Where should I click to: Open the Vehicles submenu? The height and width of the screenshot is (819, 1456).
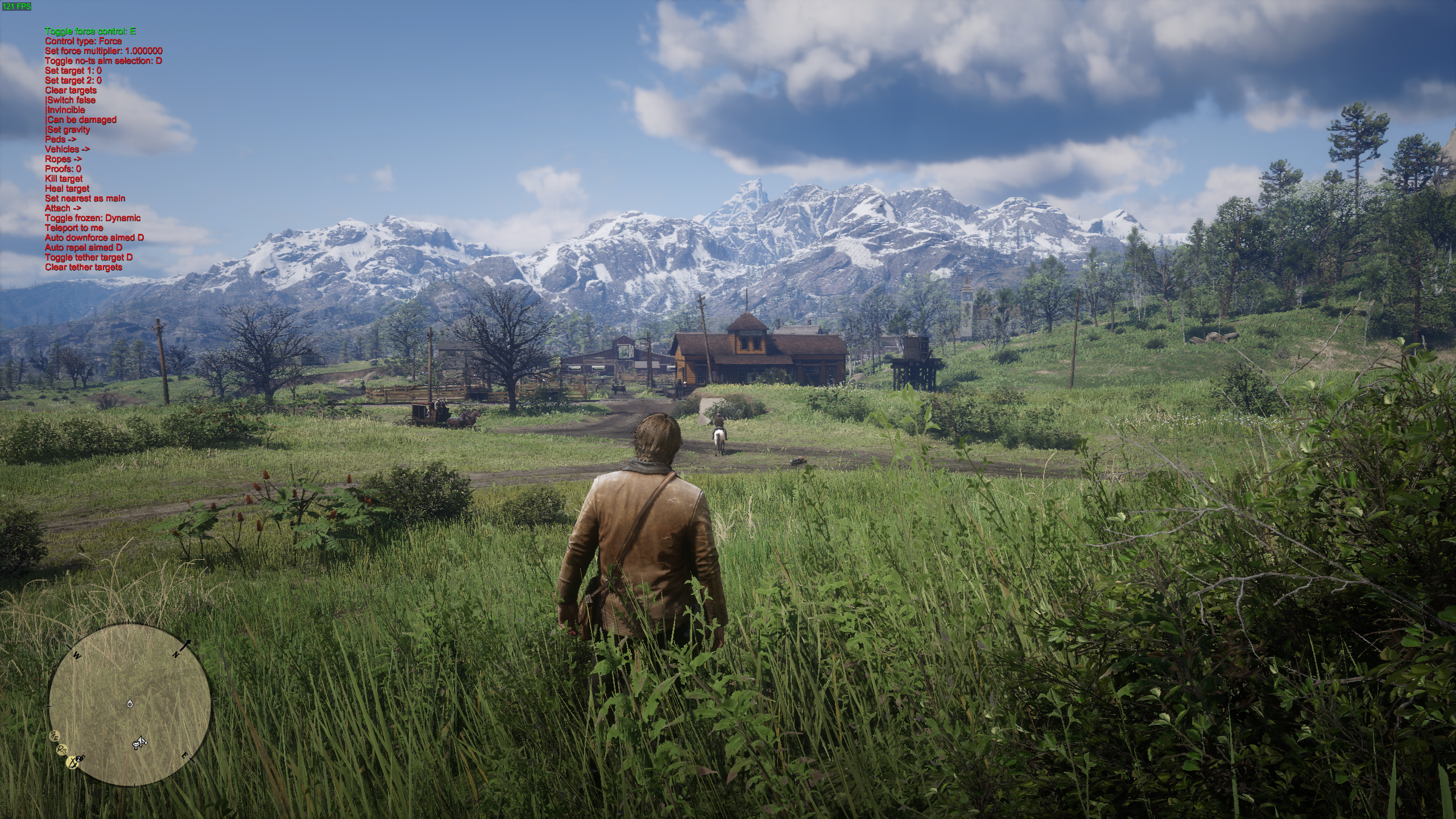[68, 149]
